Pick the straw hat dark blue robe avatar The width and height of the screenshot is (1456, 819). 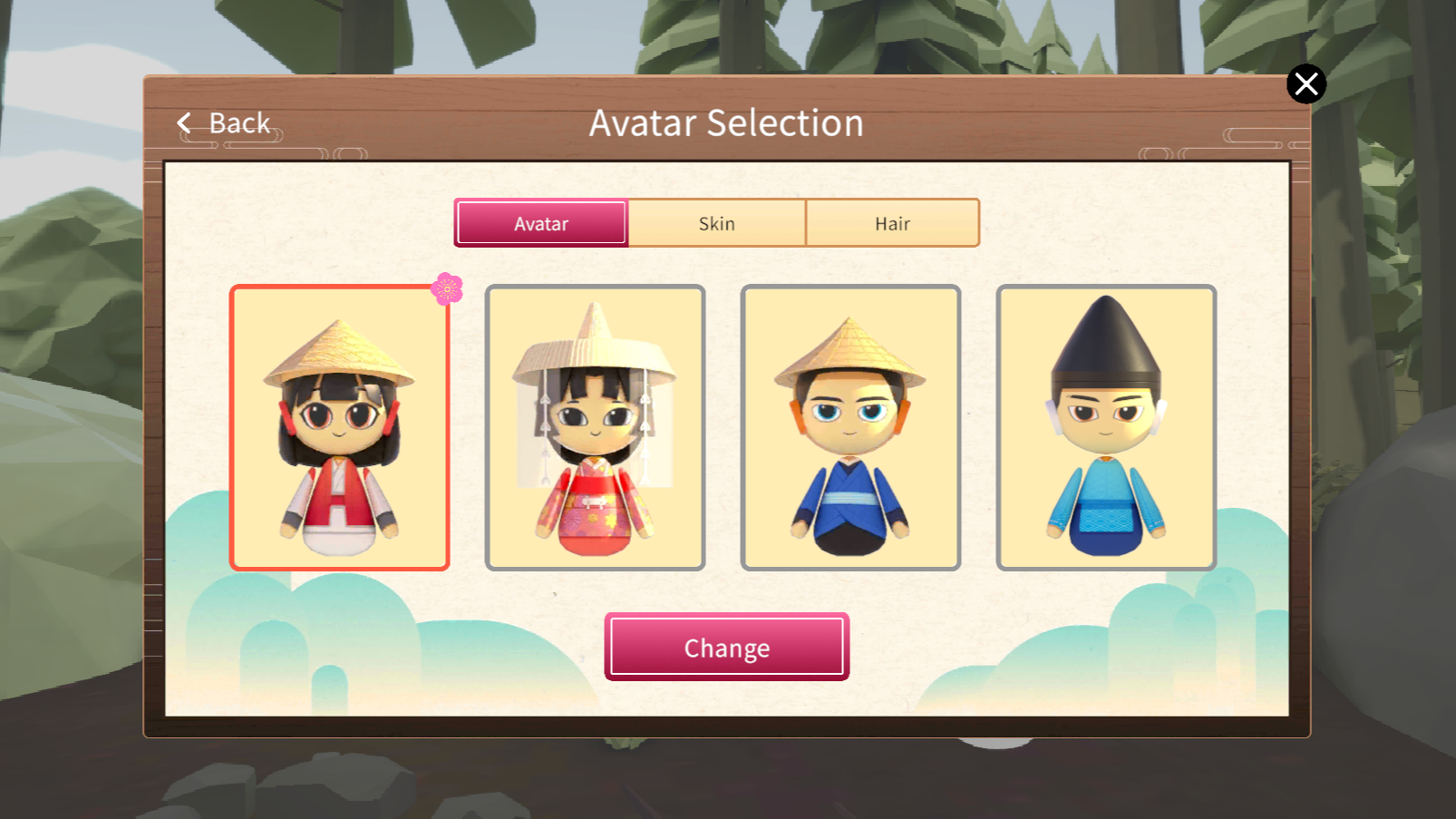coord(850,428)
